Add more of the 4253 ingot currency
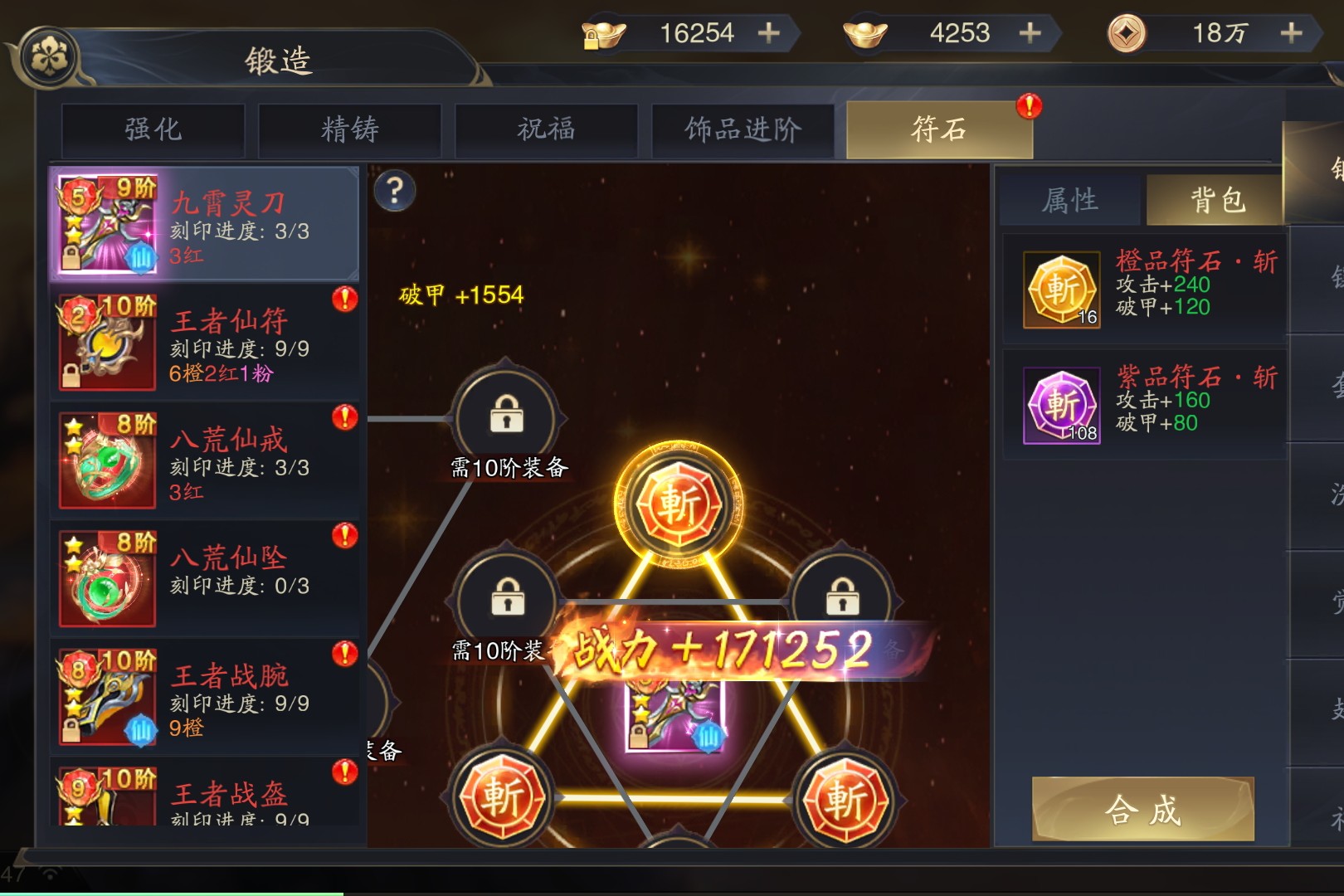1344x896 pixels. pos(1030,33)
